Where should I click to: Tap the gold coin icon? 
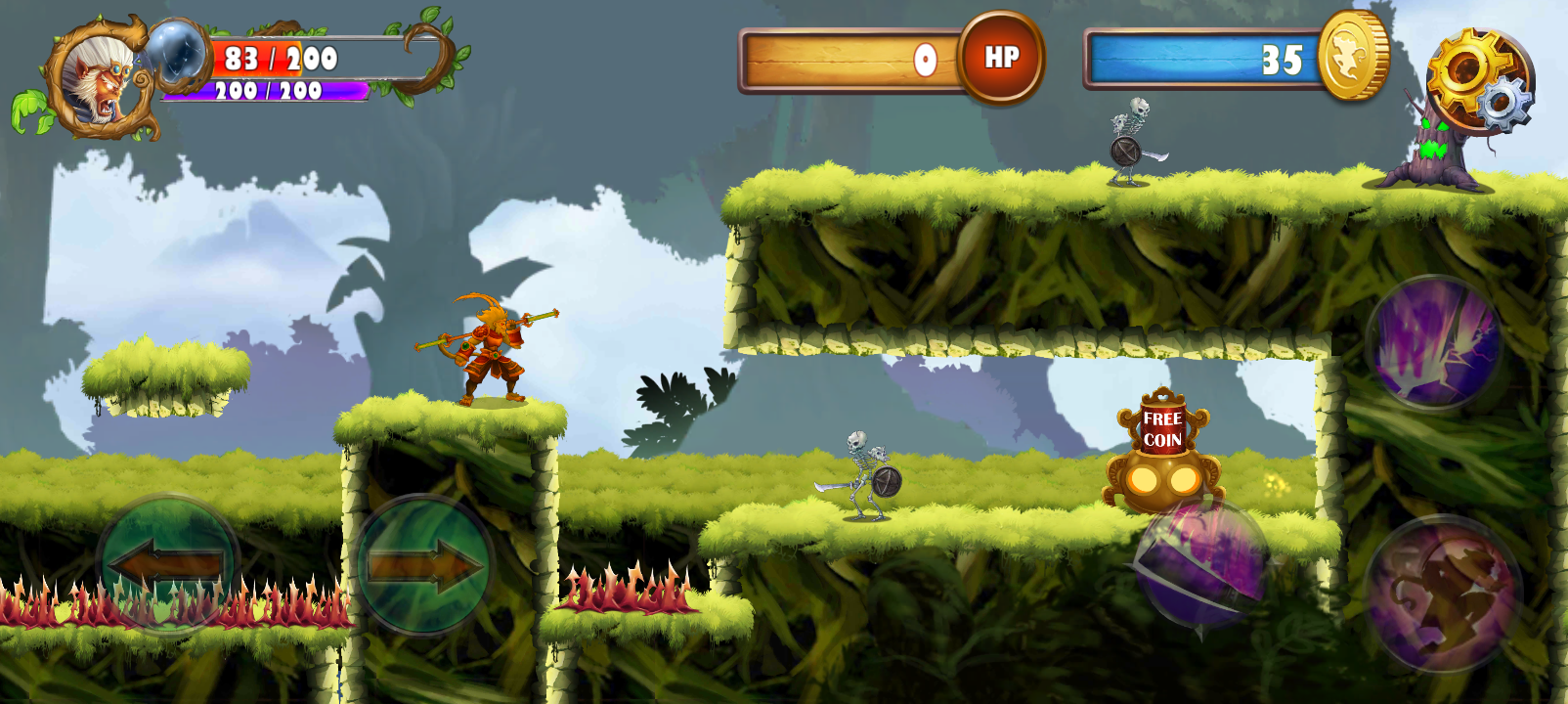tap(1353, 56)
